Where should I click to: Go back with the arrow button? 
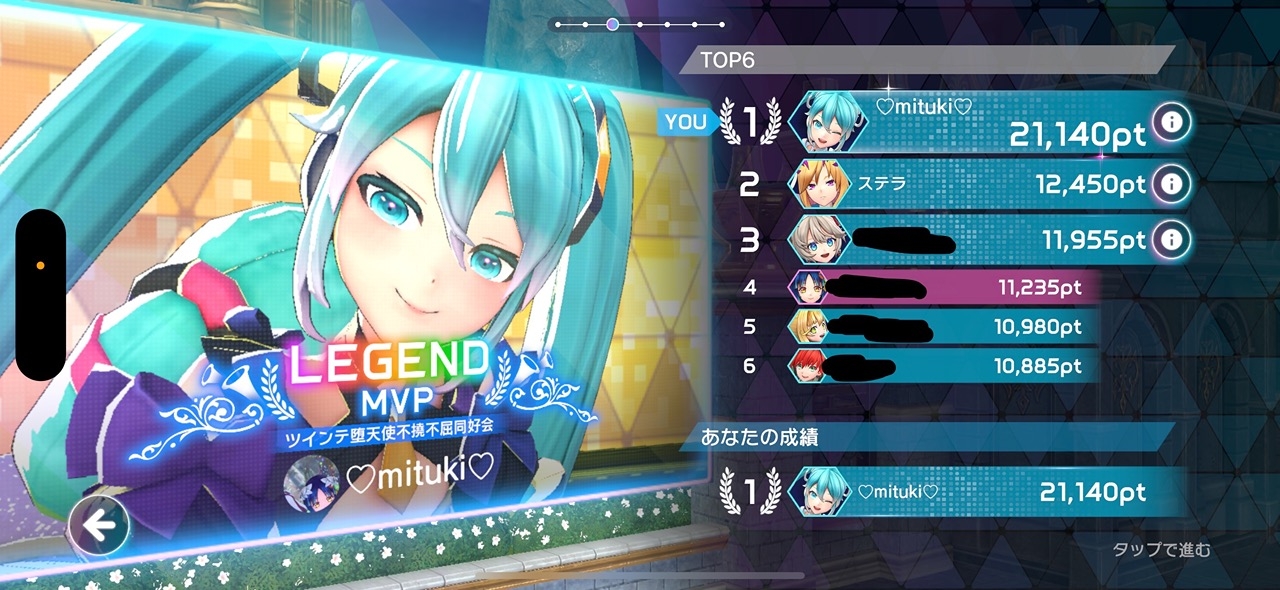click(99, 525)
